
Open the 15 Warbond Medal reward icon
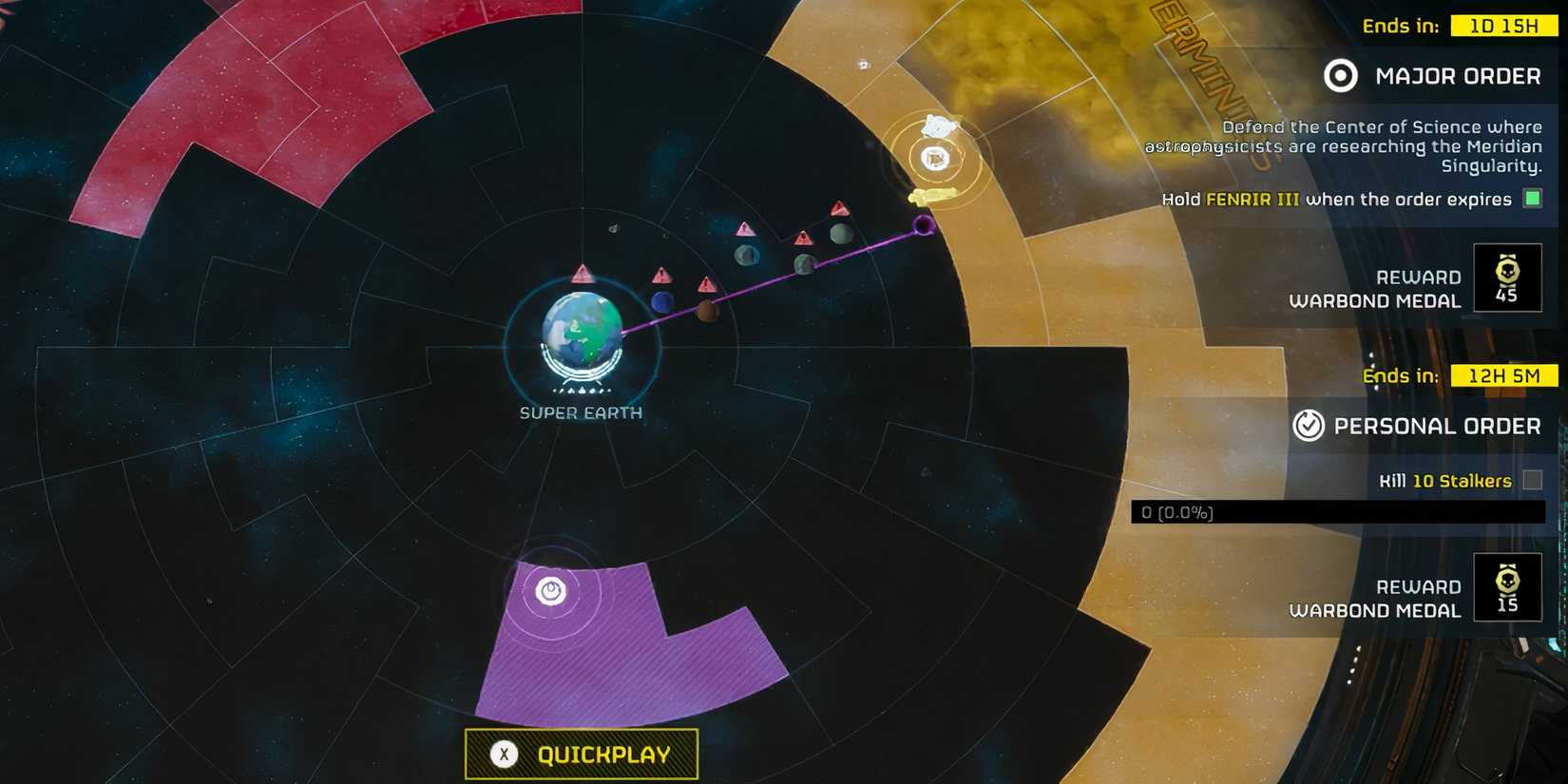[1508, 587]
